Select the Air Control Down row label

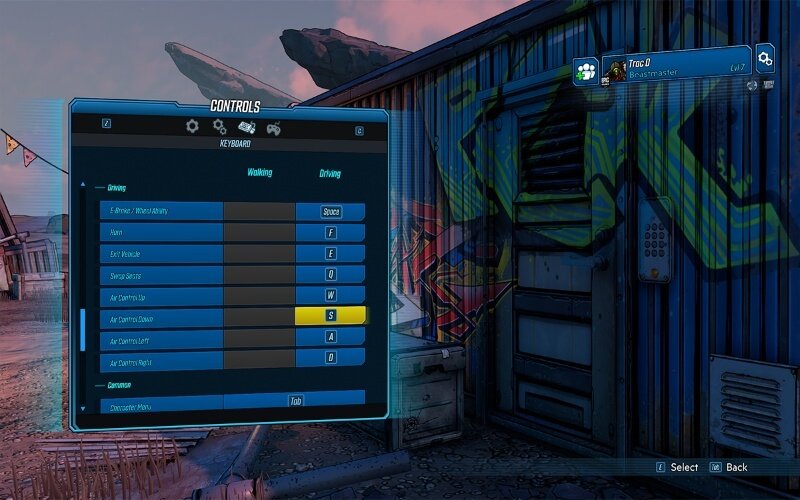coord(161,317)
